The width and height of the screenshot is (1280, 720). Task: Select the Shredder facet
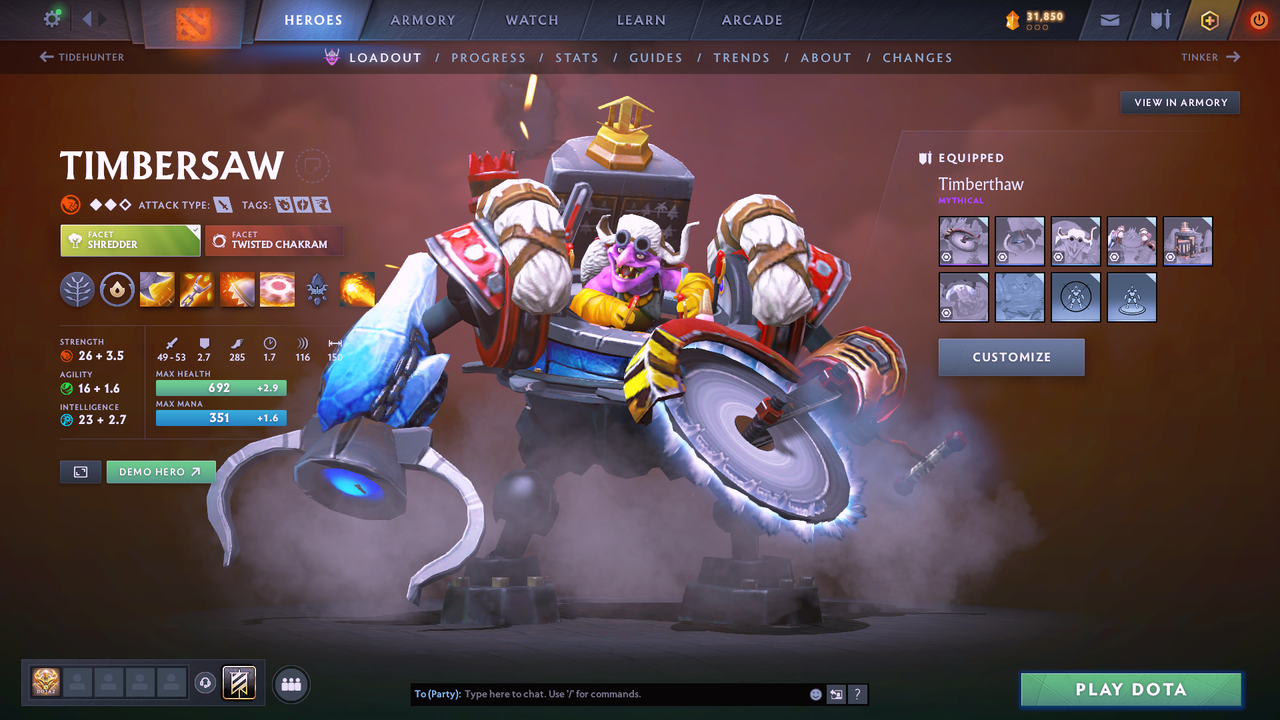coord(130,241)
